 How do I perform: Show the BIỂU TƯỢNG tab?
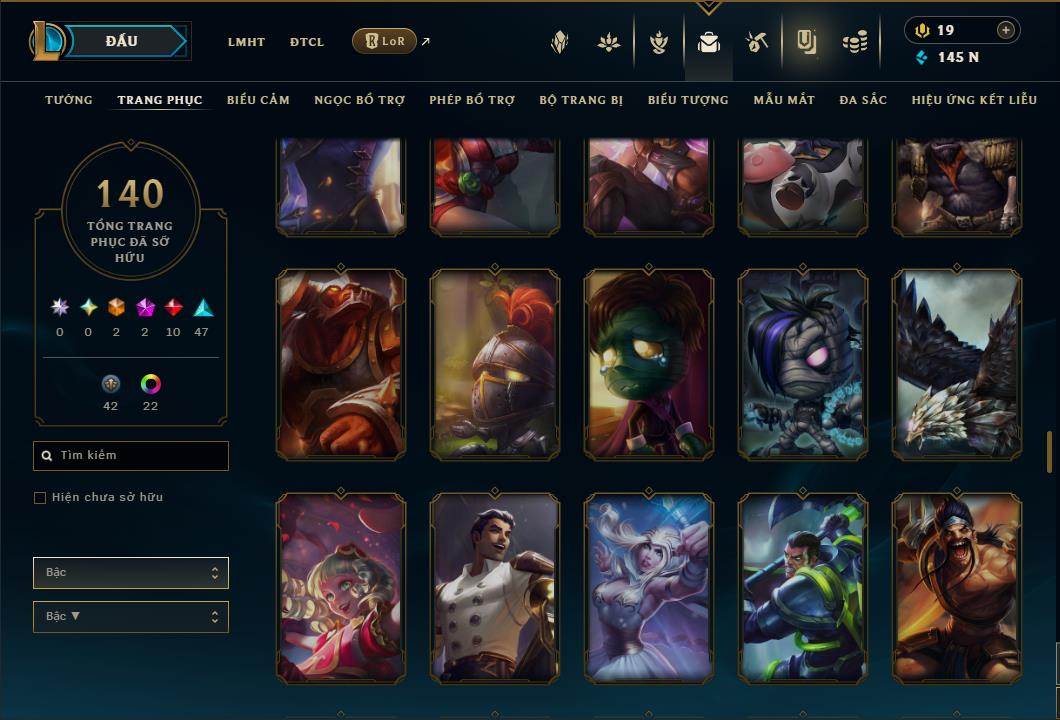coord(688,100)
